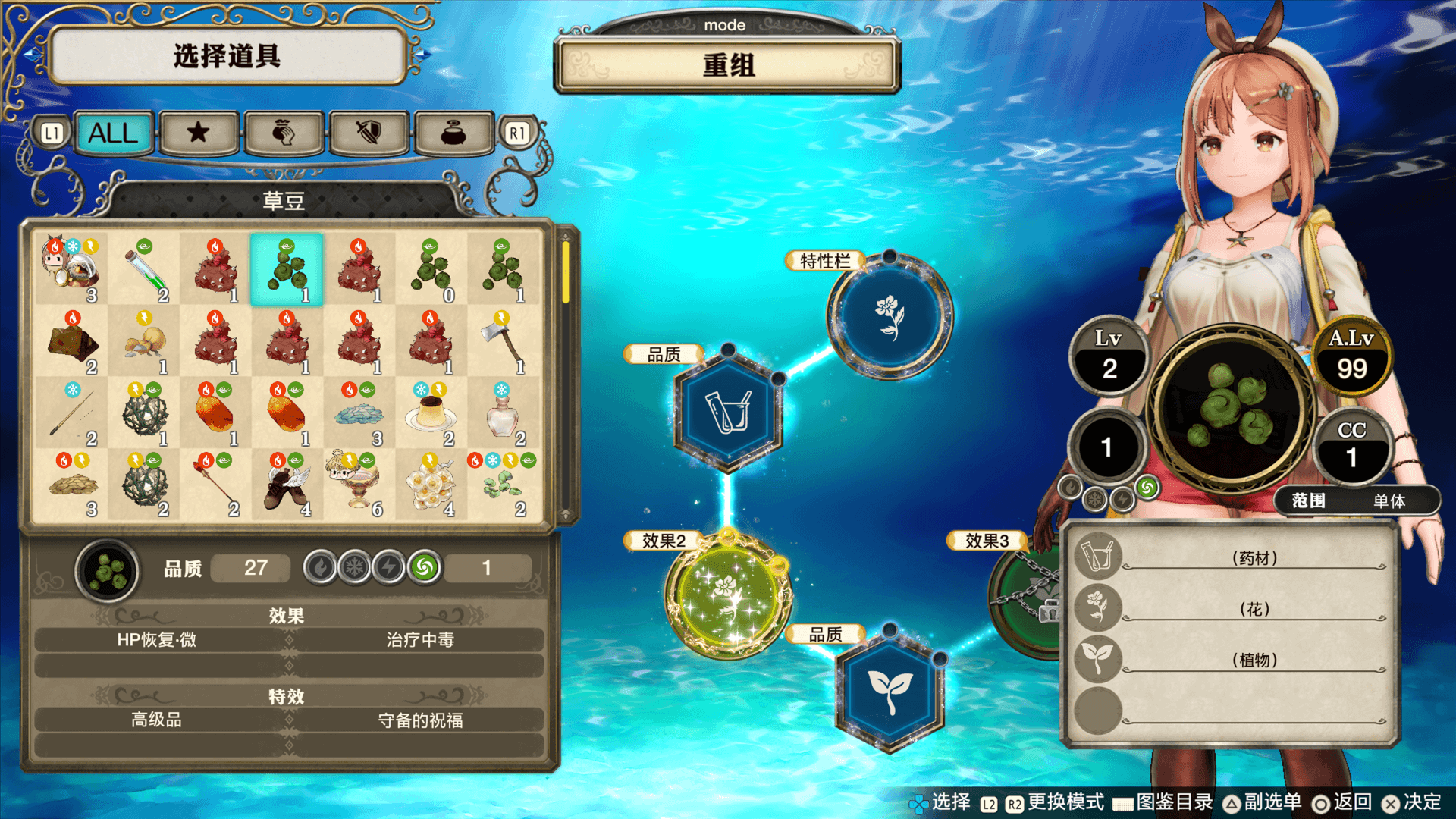
Task: Pick the green liquid test tube item
Action: click(x=145, y=269)
